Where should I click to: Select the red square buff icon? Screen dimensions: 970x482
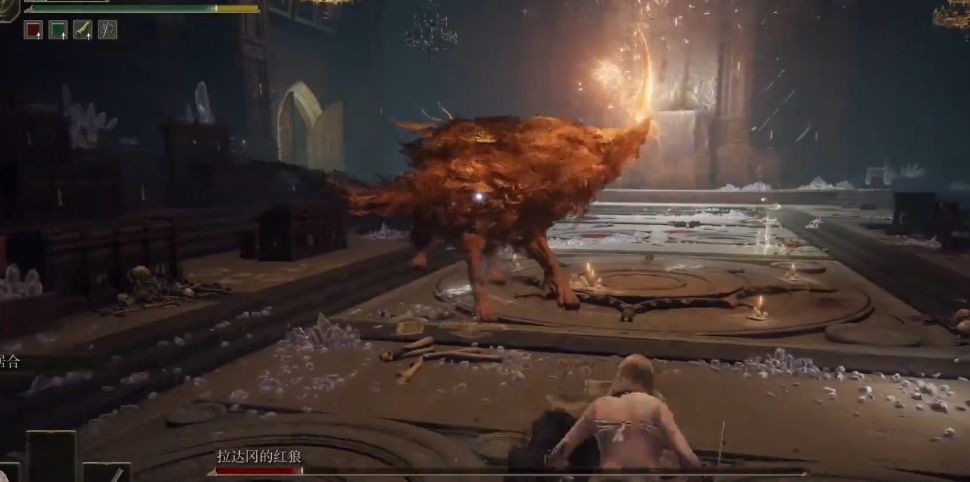coord(33,30)
